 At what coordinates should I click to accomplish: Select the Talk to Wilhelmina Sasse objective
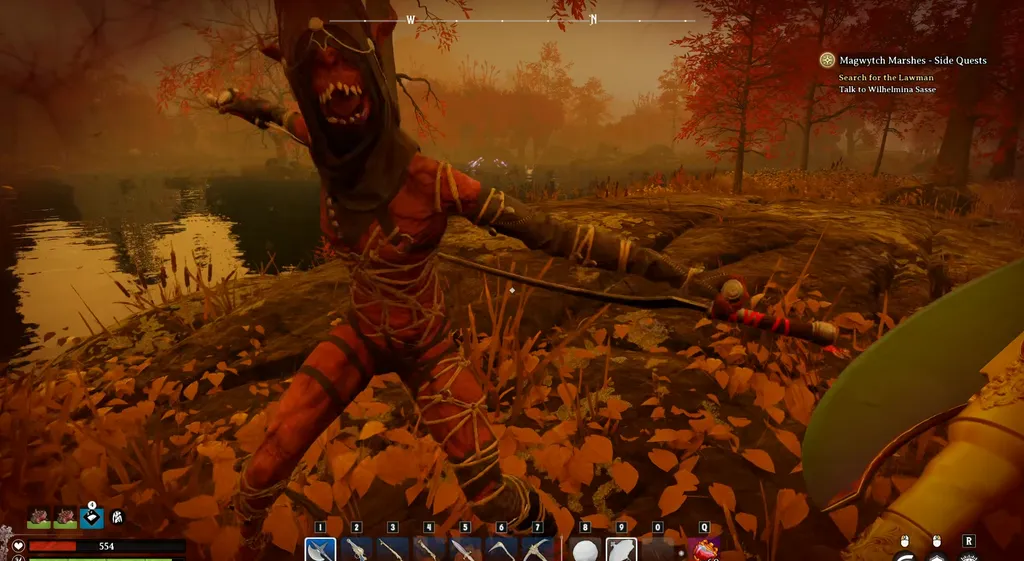click(x=887, y=89)
